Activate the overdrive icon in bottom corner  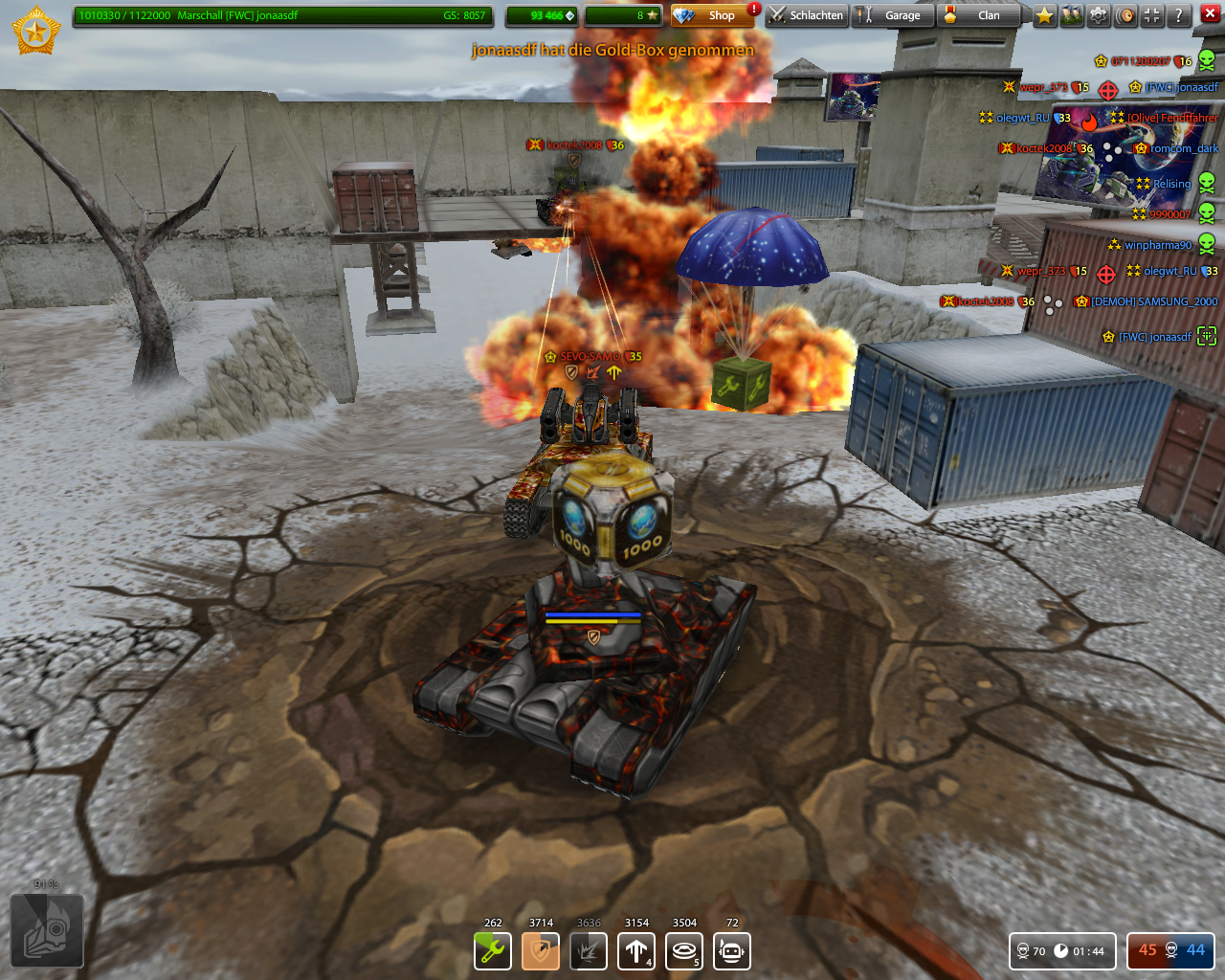[47, 930]
